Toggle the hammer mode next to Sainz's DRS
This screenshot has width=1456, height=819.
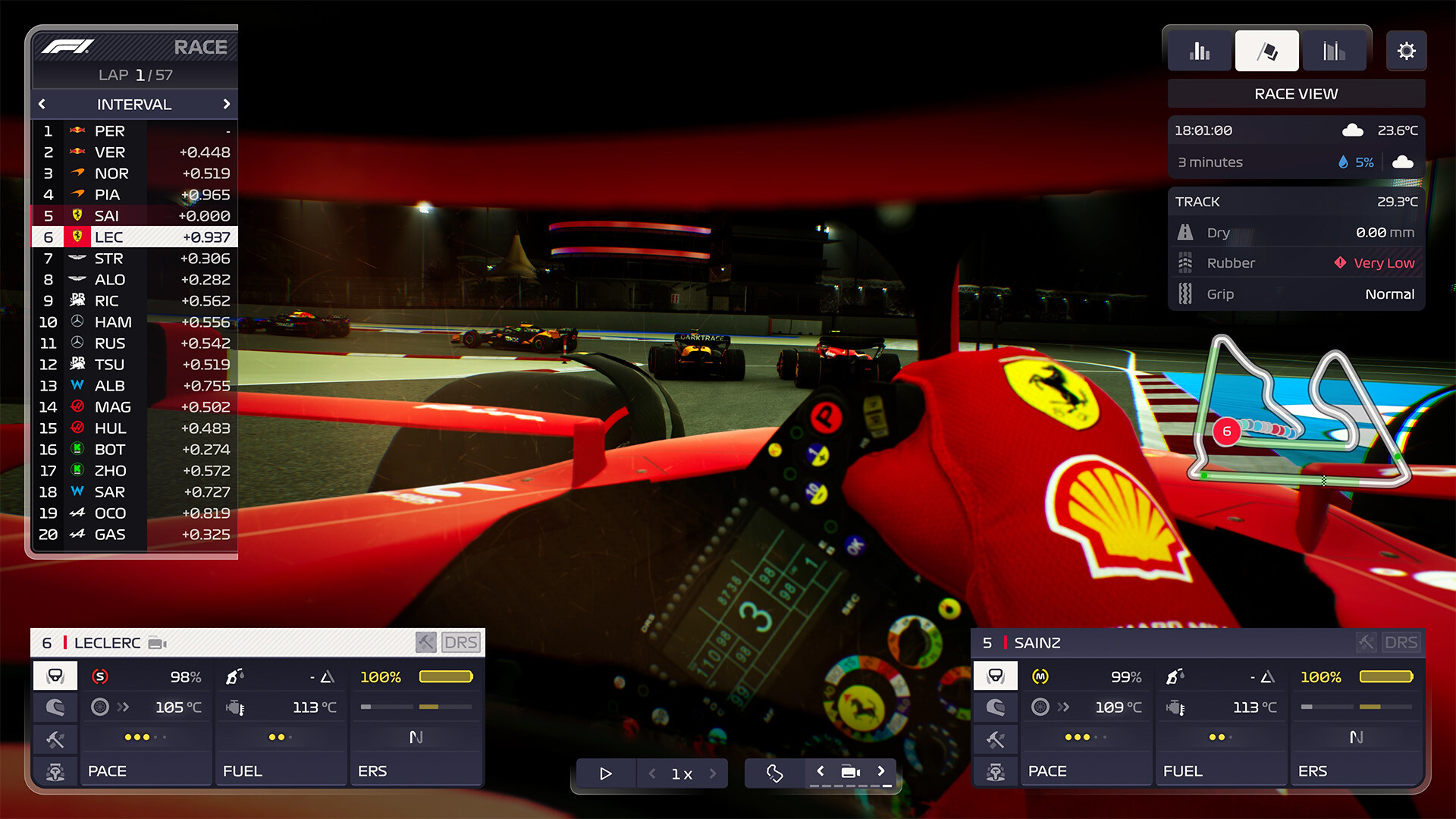[1365, 642]
